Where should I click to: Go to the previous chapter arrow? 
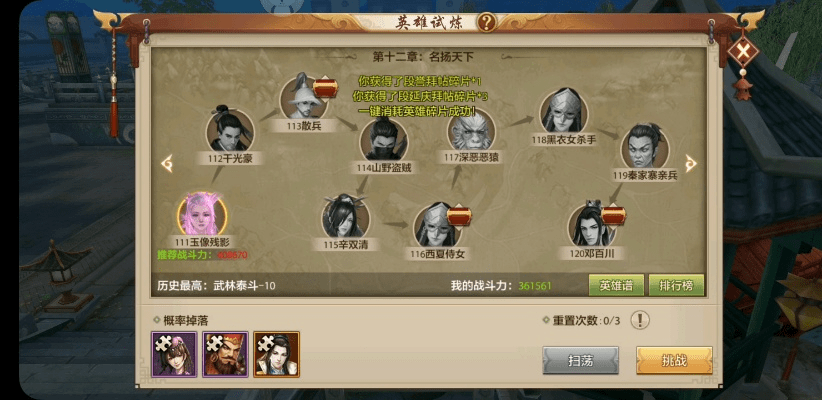click(x=168, y=163)
